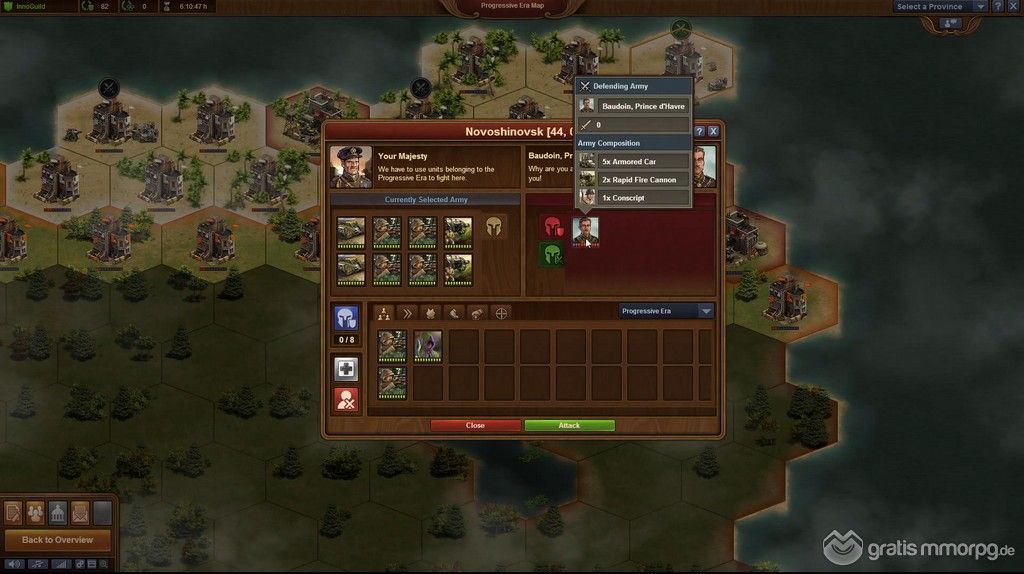1024x574 pixels.
Task: Heal units with the white cross button
Action: coord(346,369)
